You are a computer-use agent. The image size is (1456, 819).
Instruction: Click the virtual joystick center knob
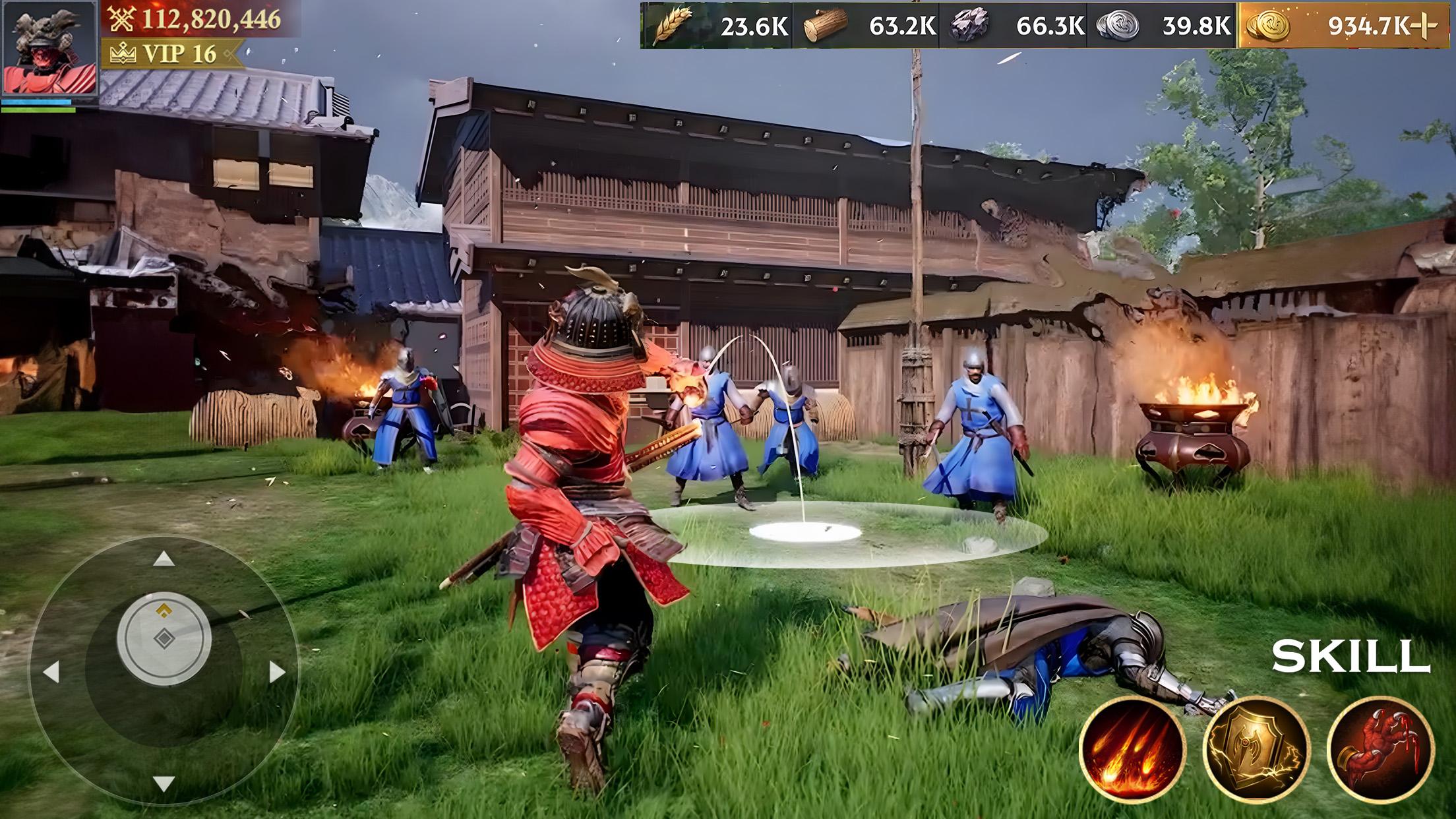click(164, 638)
